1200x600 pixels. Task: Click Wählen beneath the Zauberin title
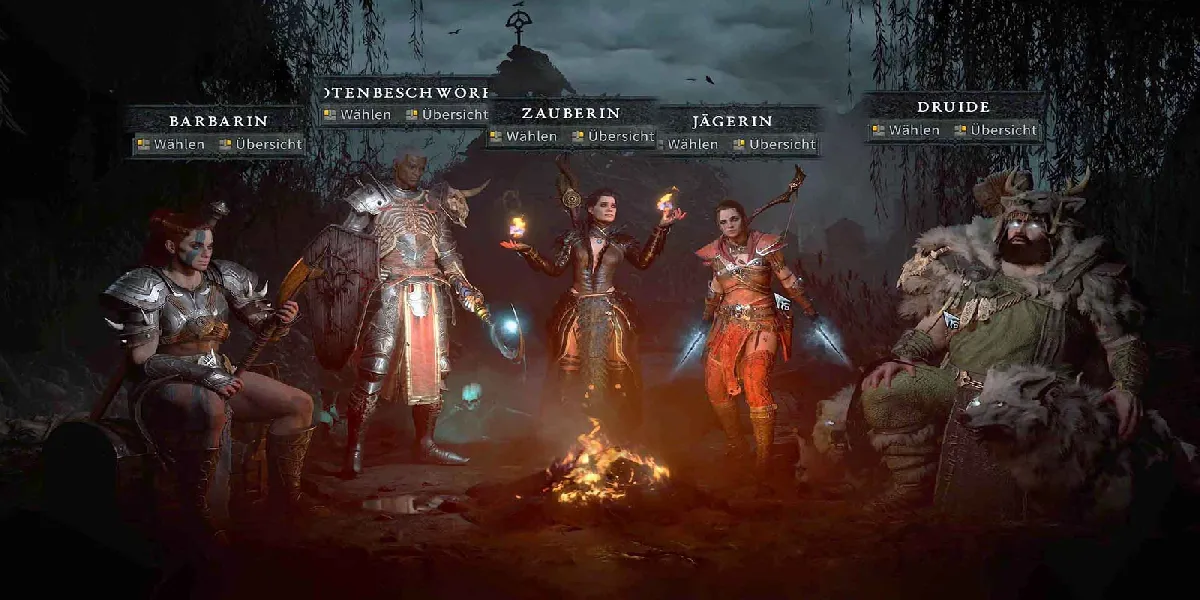522,136
